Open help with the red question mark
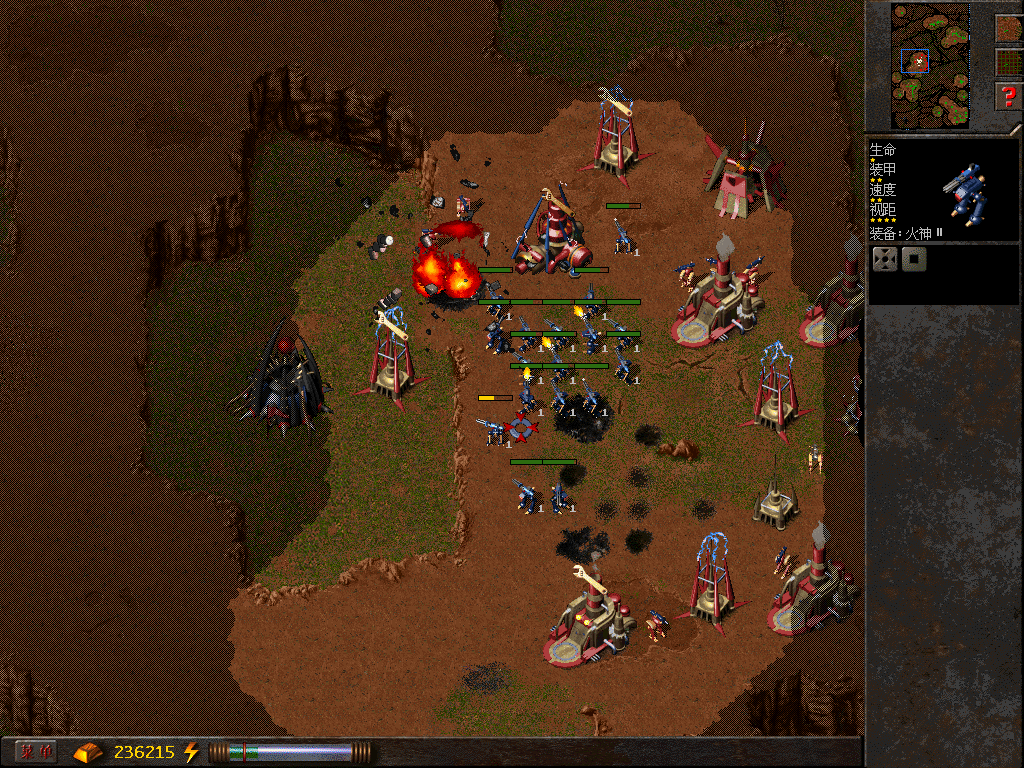Image resolution: width=1024 pixels, height=768 pixels. tap(1008, 97)
